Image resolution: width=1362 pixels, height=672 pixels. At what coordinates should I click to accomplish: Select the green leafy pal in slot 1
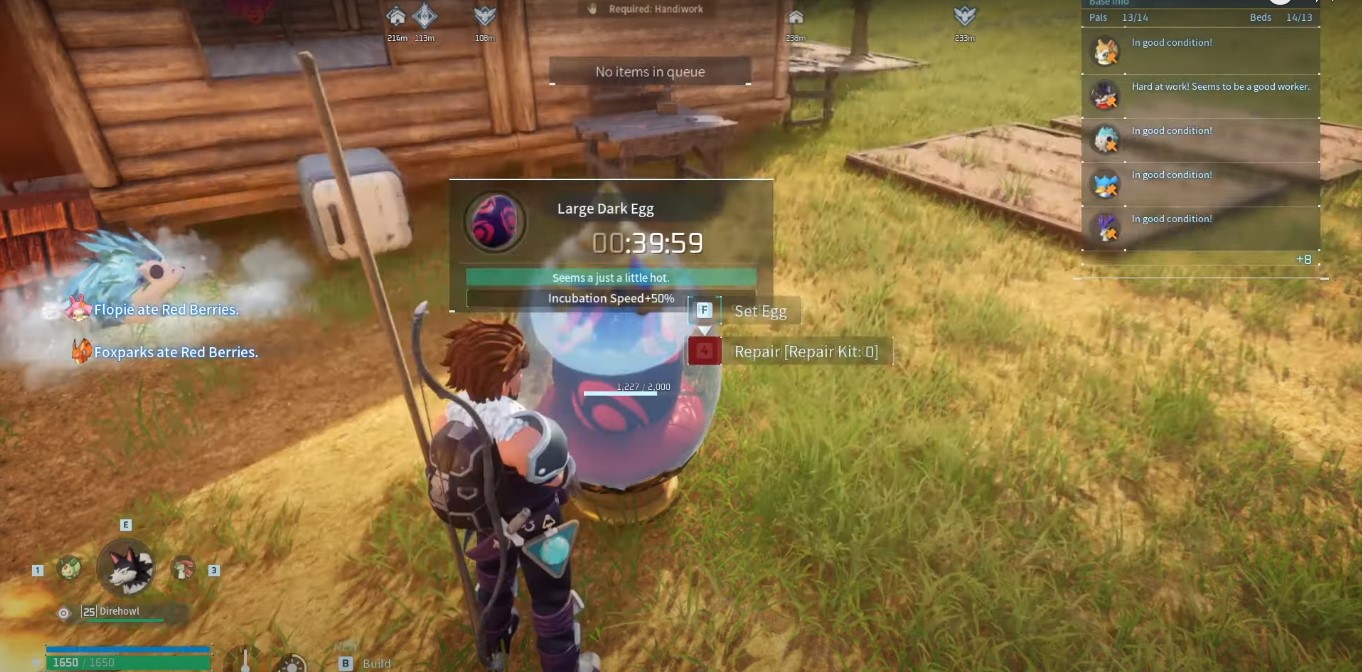(69, 568)
